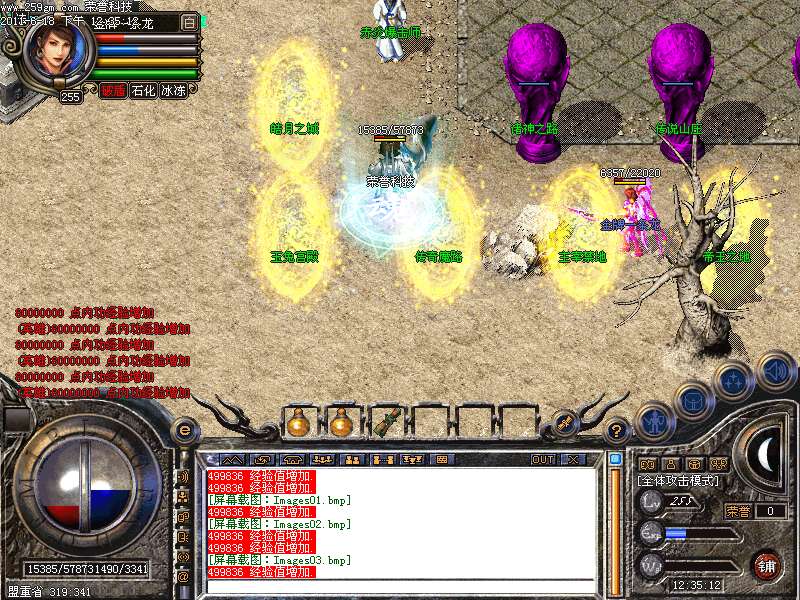The height and width of the screenshot is (600, 800).
Task: Toggle the 冰冻 status button
Action: click(x=173, y=90)
